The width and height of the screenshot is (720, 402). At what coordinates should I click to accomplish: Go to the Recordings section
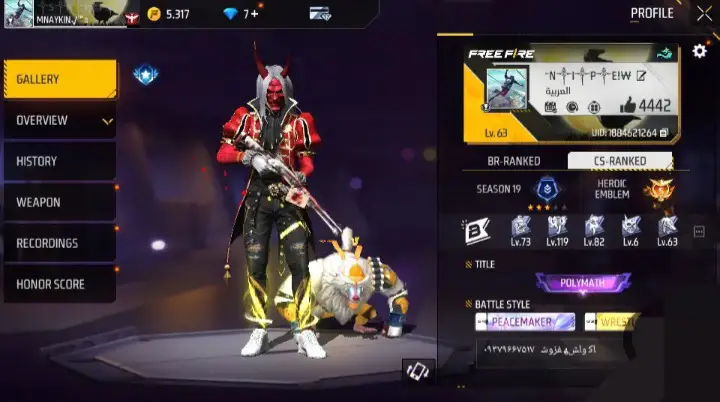pyautogui.click(x=60, y=243)
